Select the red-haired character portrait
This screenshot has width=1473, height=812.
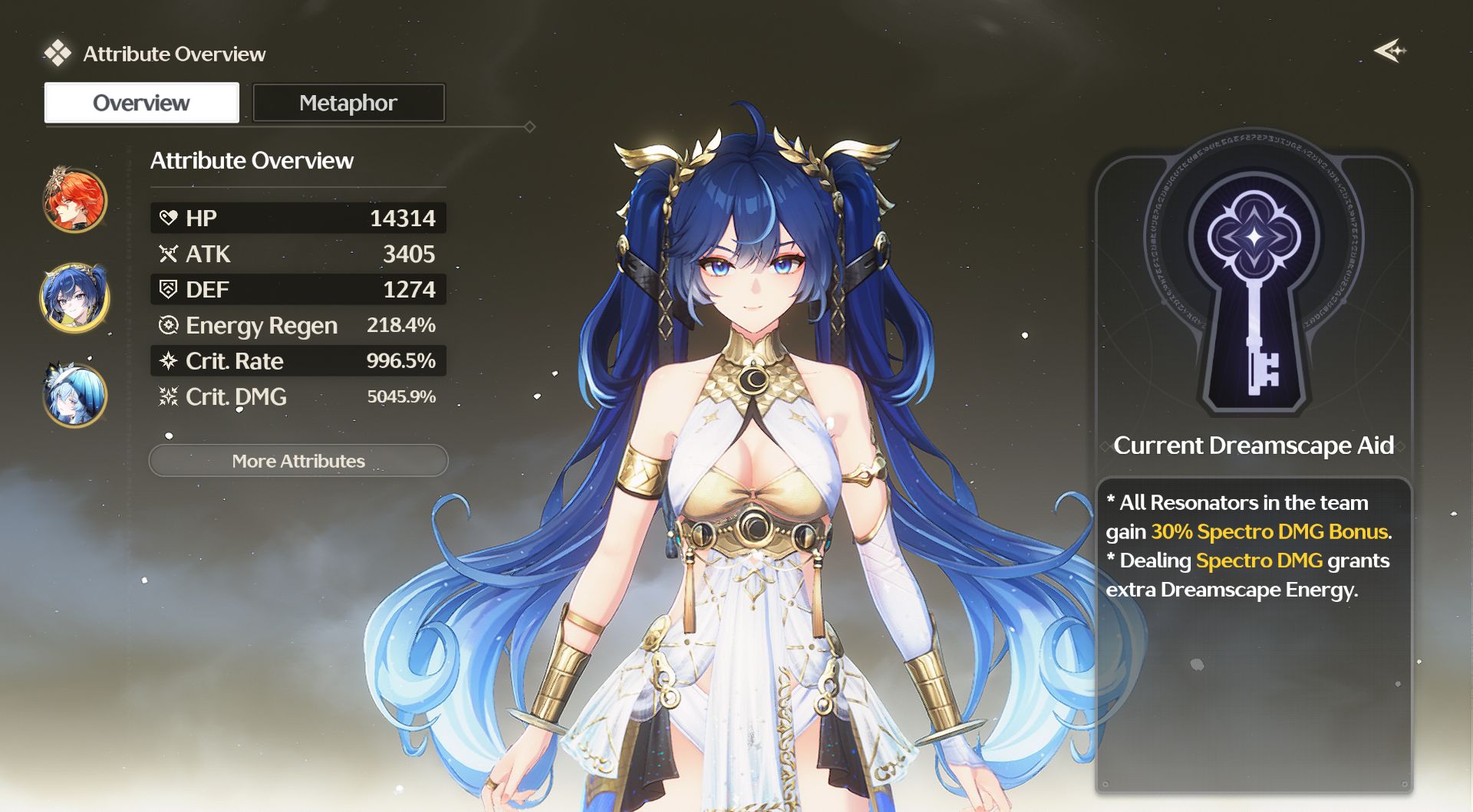[x=74, y=200]
